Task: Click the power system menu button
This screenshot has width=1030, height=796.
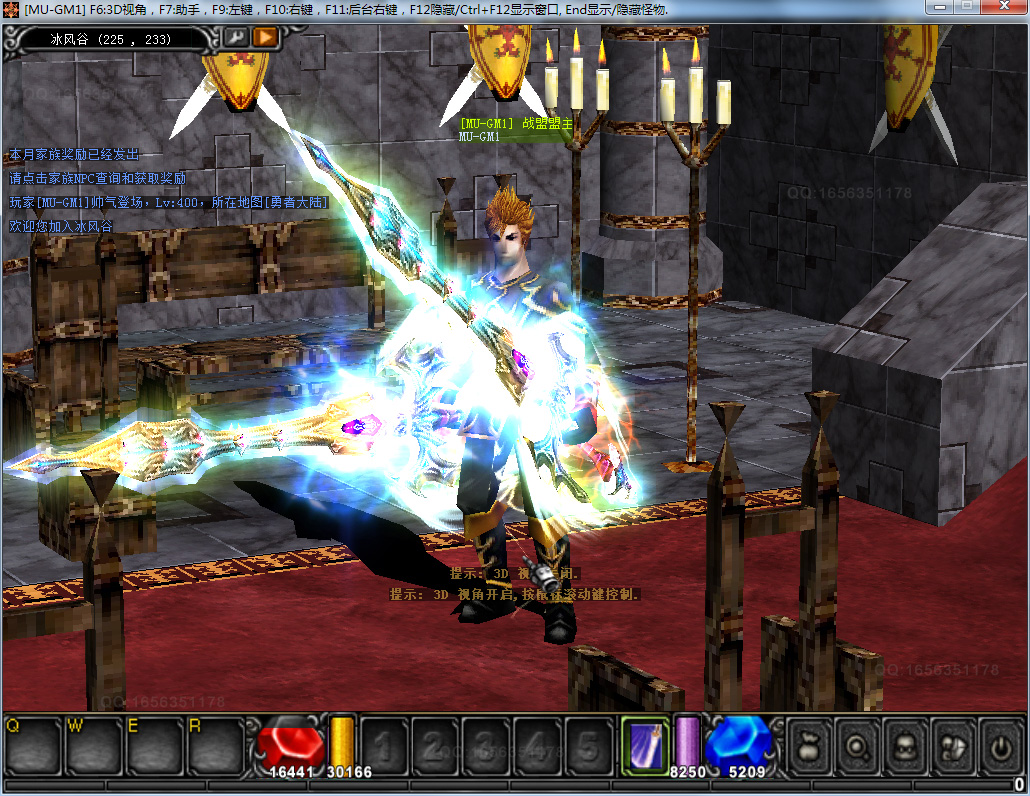Action: (x=1001, y=746)
